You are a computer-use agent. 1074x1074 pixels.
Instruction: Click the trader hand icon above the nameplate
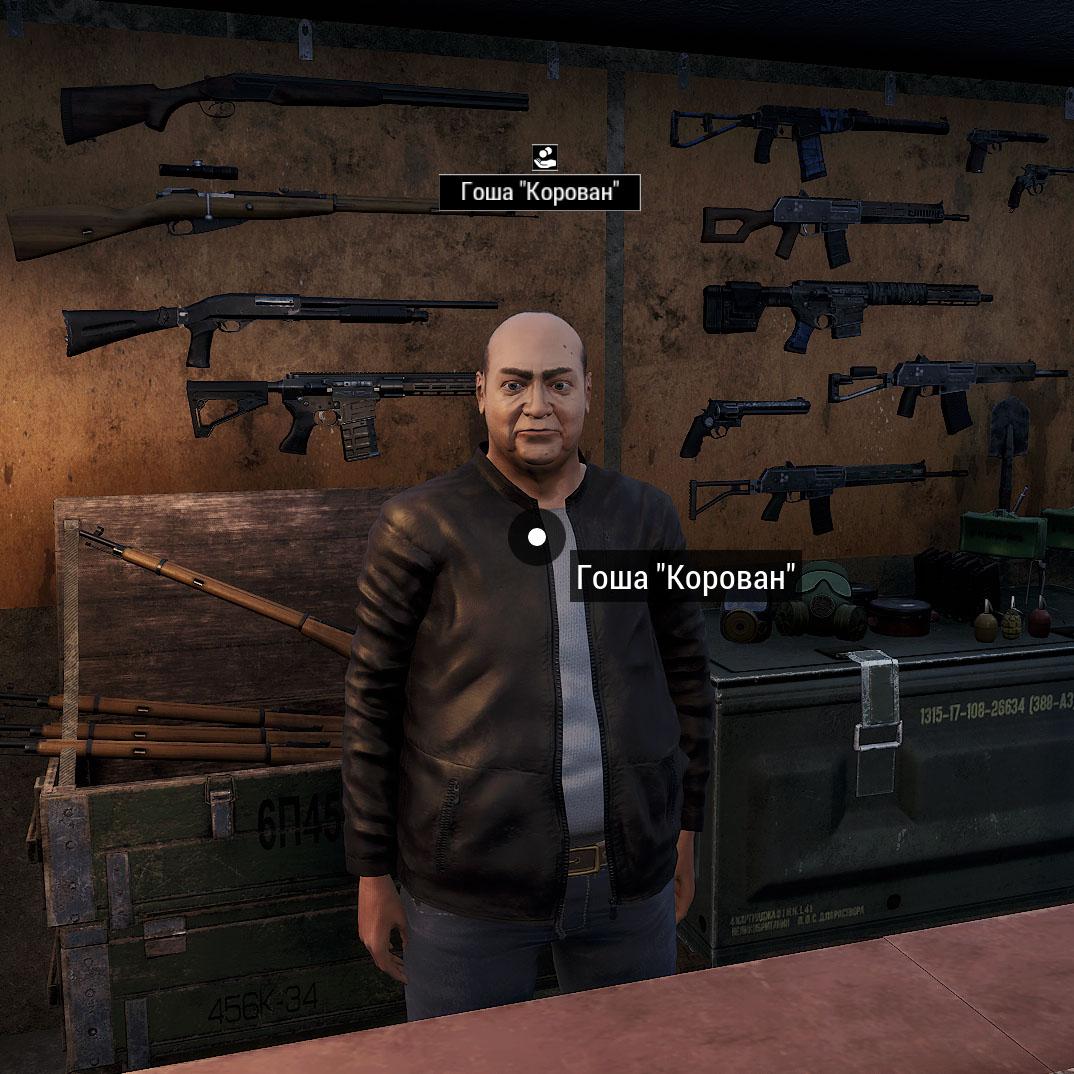544,156
